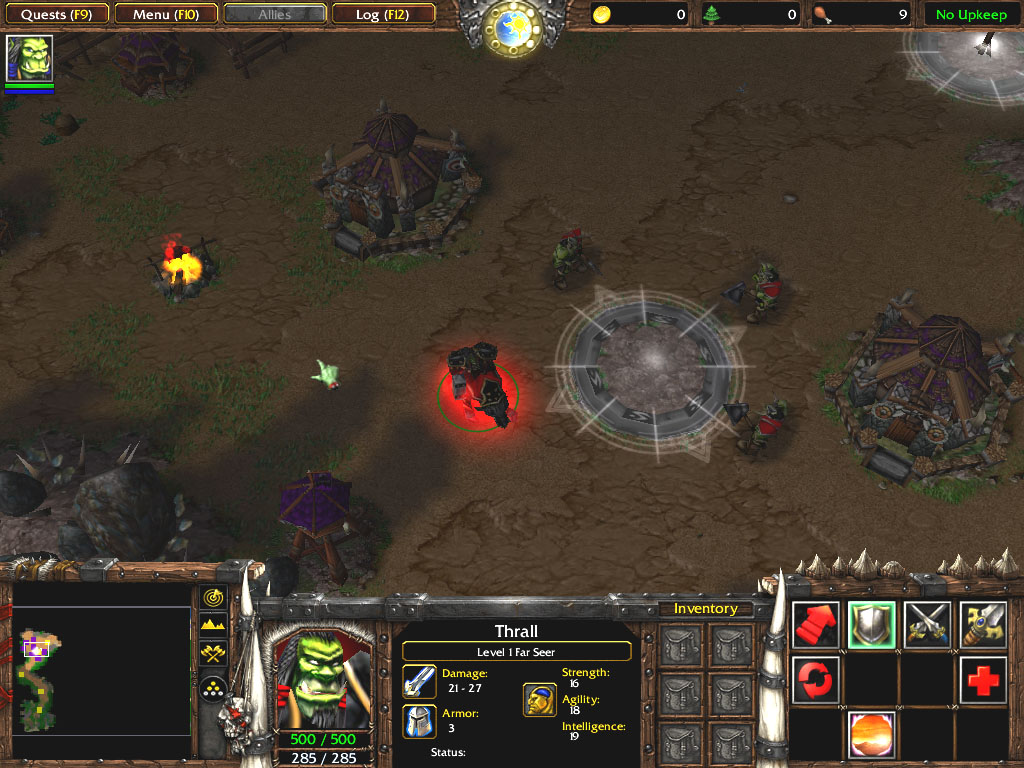The image size is (1024, 768).
Task: Activate the minimap signal ping button
Action: tap(213, 597)
